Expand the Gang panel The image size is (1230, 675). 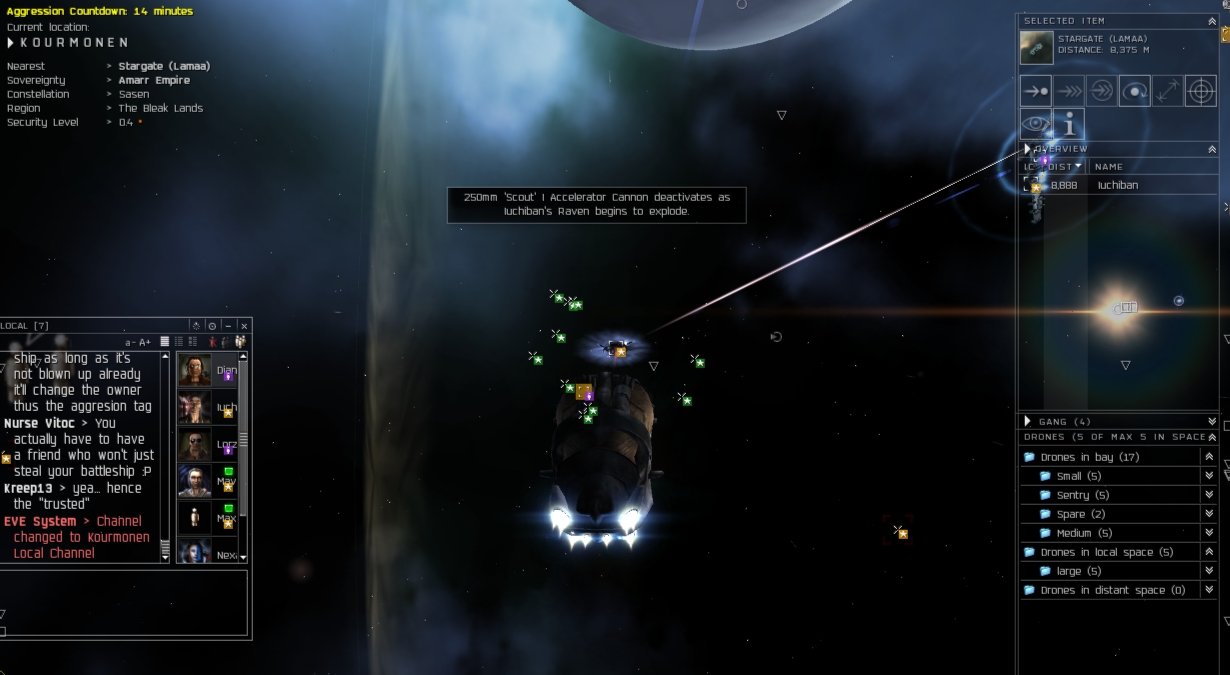coord(1212,422)
